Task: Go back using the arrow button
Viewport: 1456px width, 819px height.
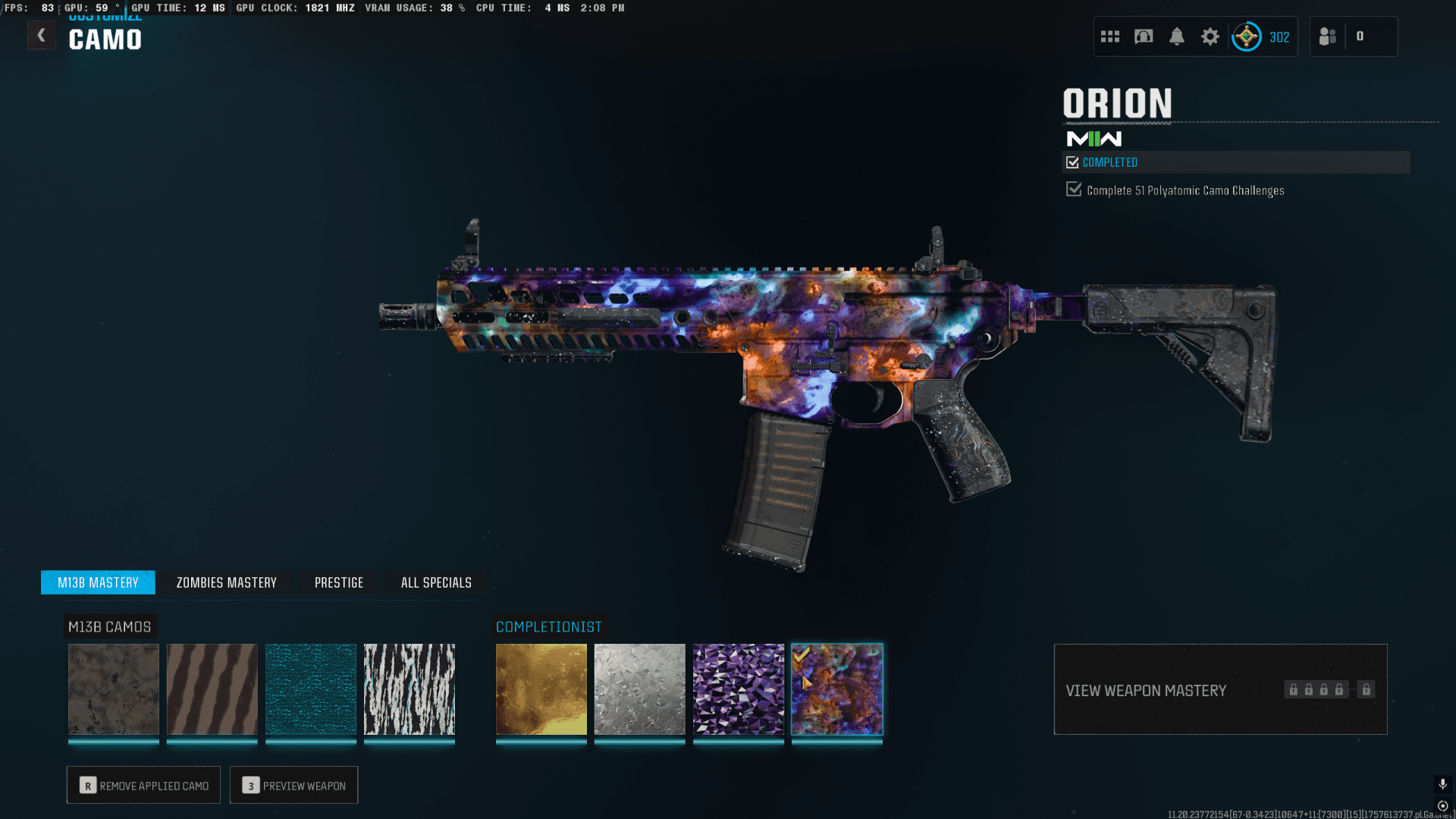Action: (42, 36)
